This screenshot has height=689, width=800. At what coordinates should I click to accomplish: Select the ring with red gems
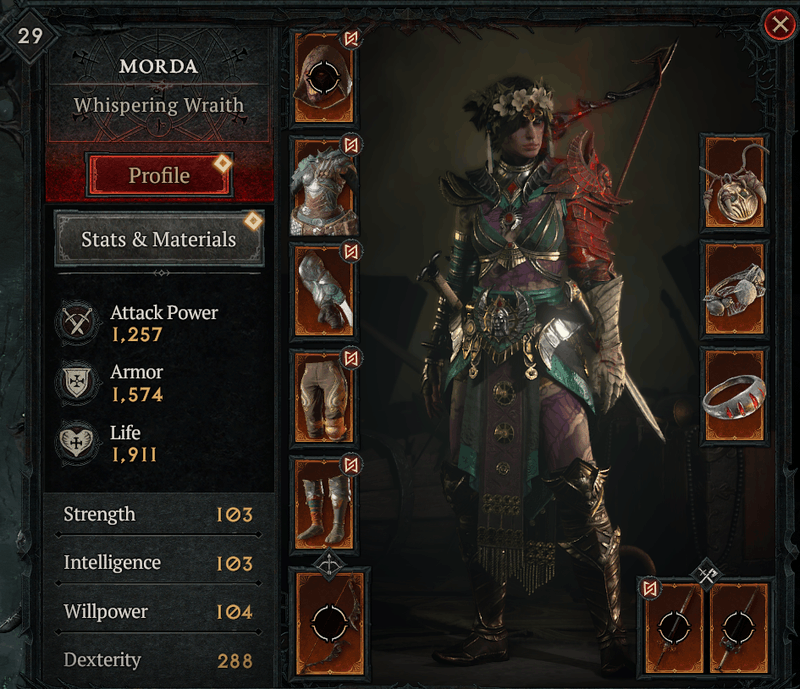coord(736,396)
